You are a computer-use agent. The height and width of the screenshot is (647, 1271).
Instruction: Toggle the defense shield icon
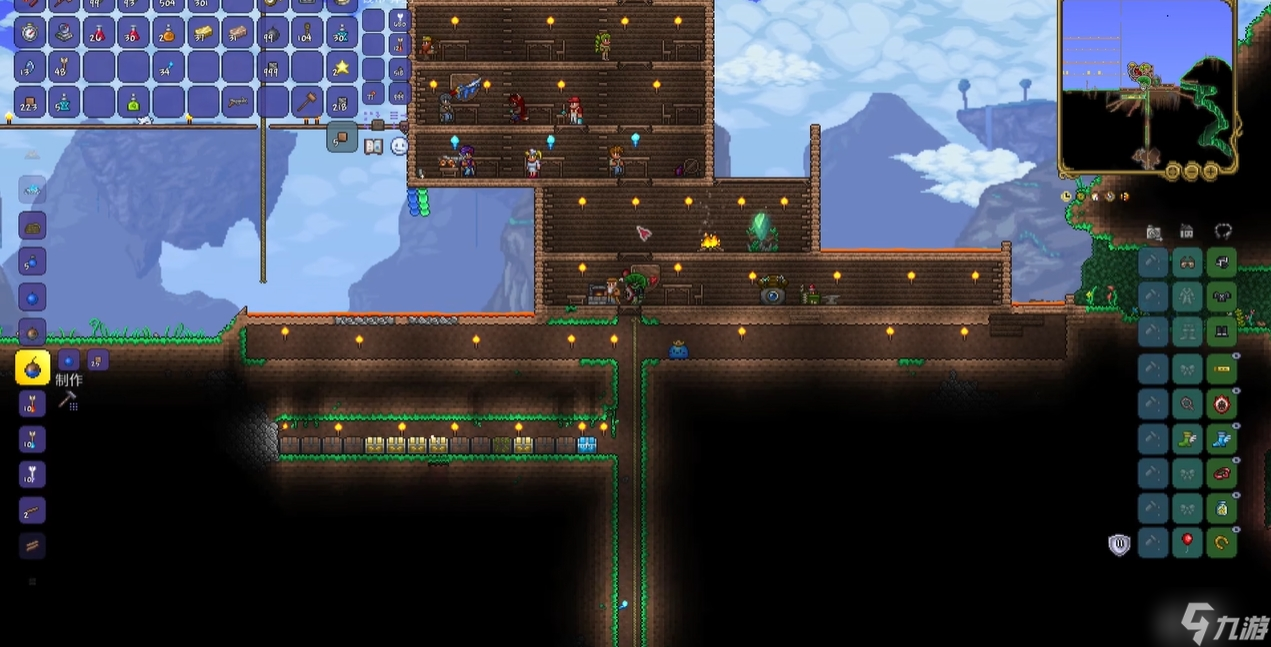tap(1119, 544)
